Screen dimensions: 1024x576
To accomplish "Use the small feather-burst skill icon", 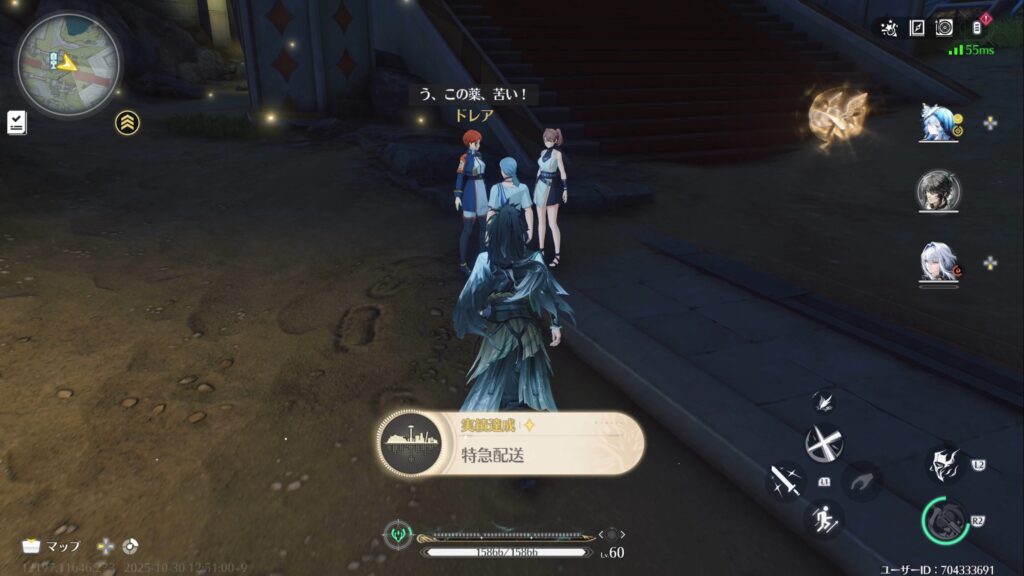I will [826, 401].
